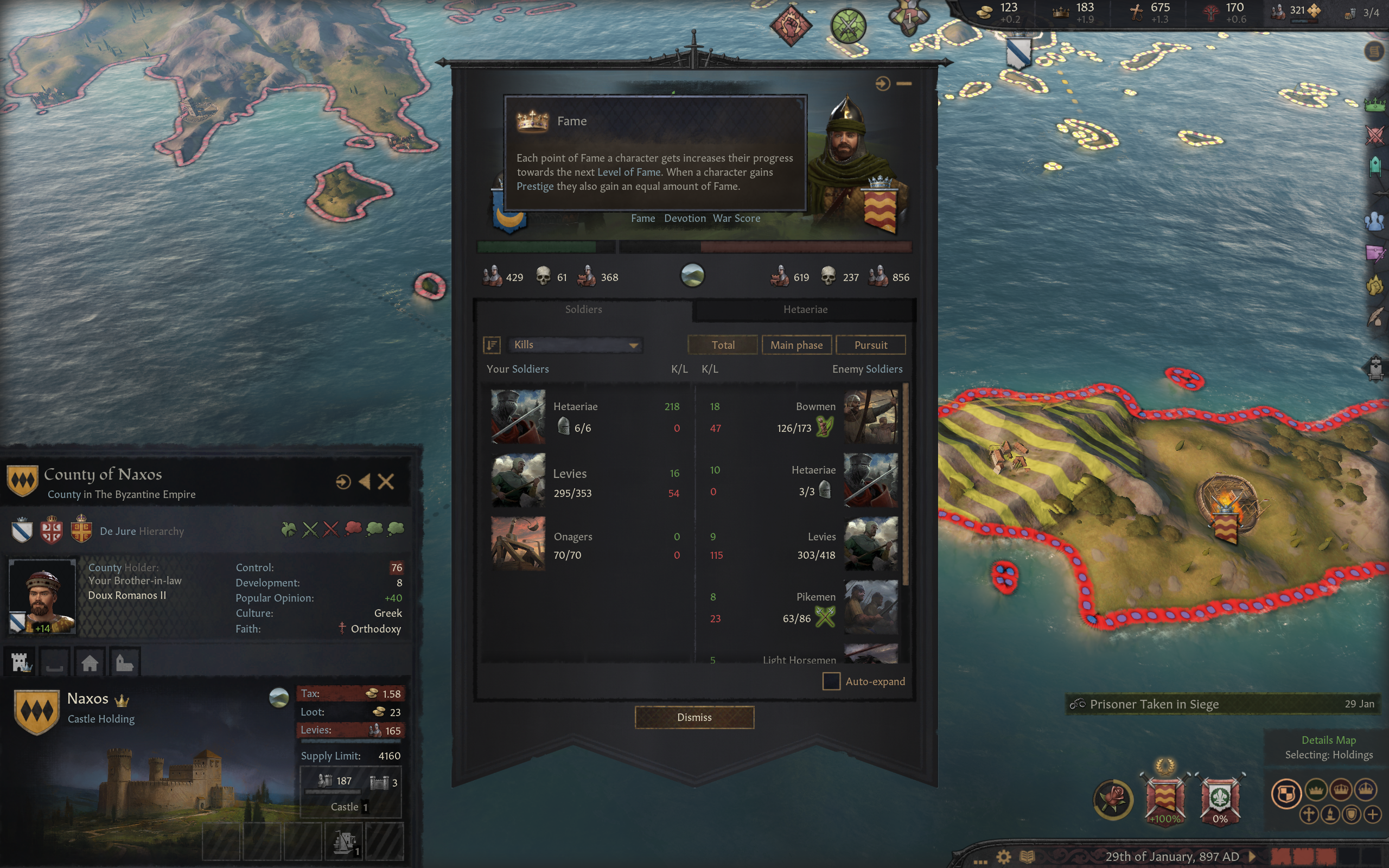
Task: Dismiss the battle results window
Action: pos(694,717)
